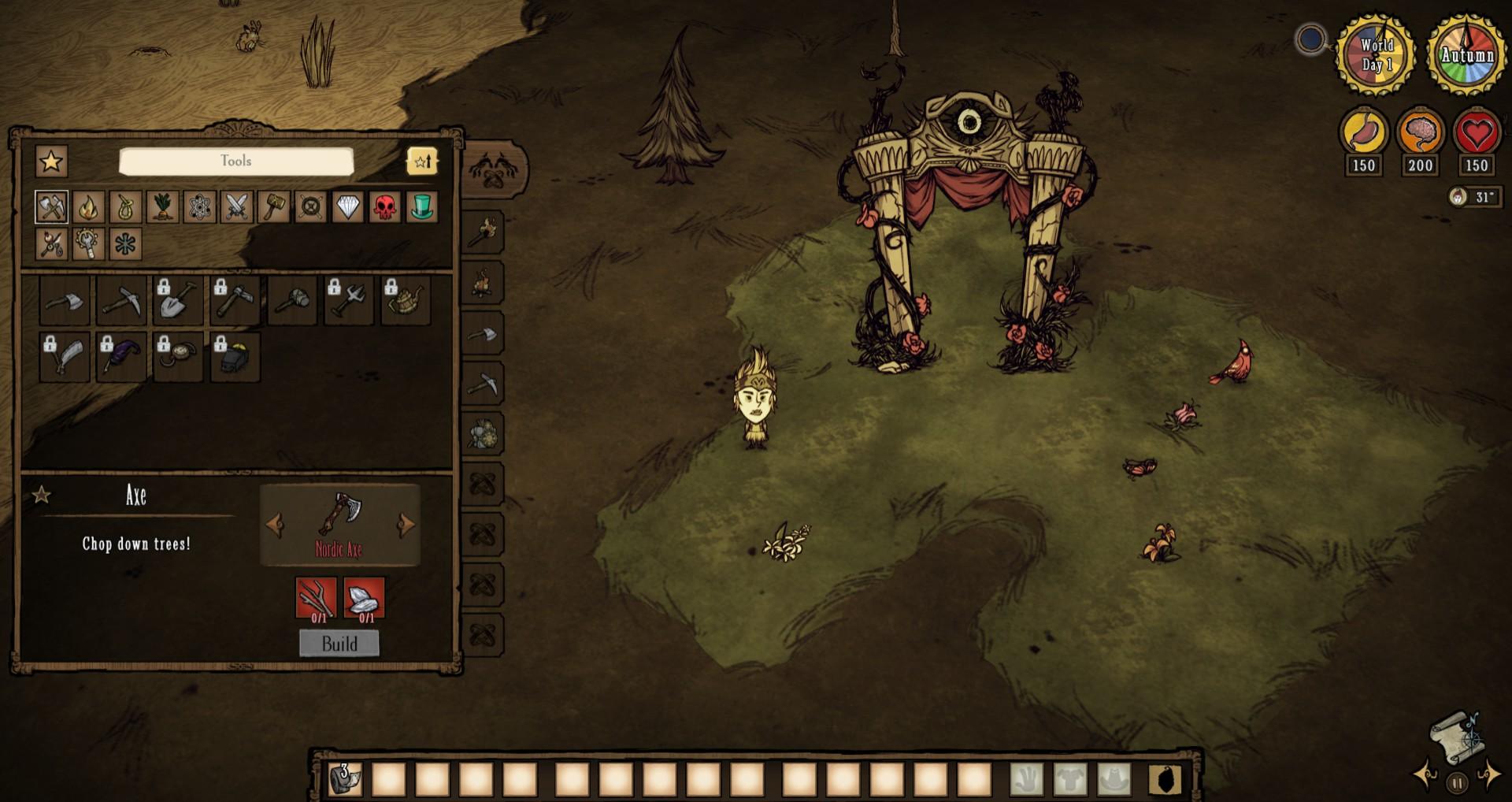Select the diamond Refine category
The width and height of the screenshot is (1512, 802).
347,207
